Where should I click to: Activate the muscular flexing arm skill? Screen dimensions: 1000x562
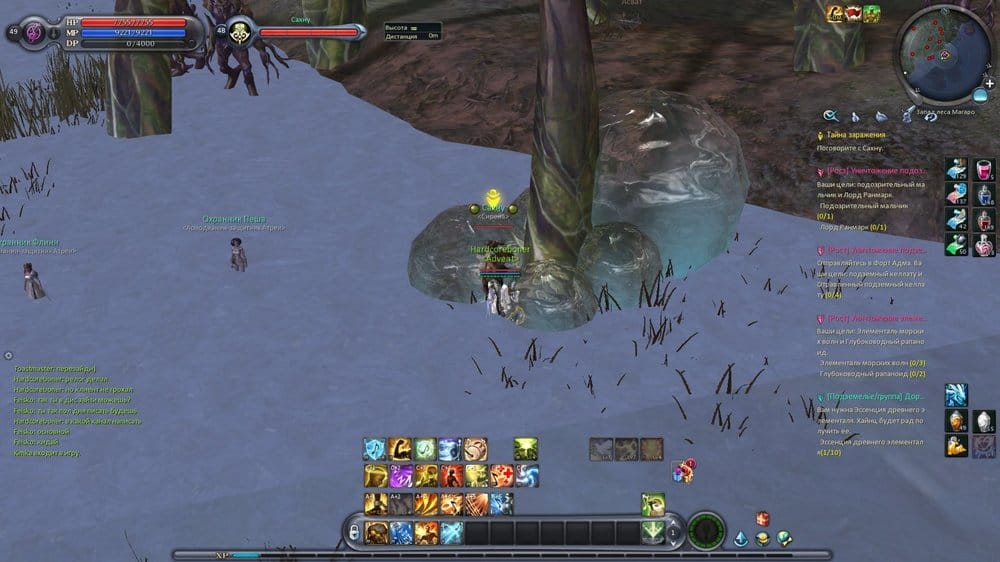pyautogui.click(x=400, y=449)
